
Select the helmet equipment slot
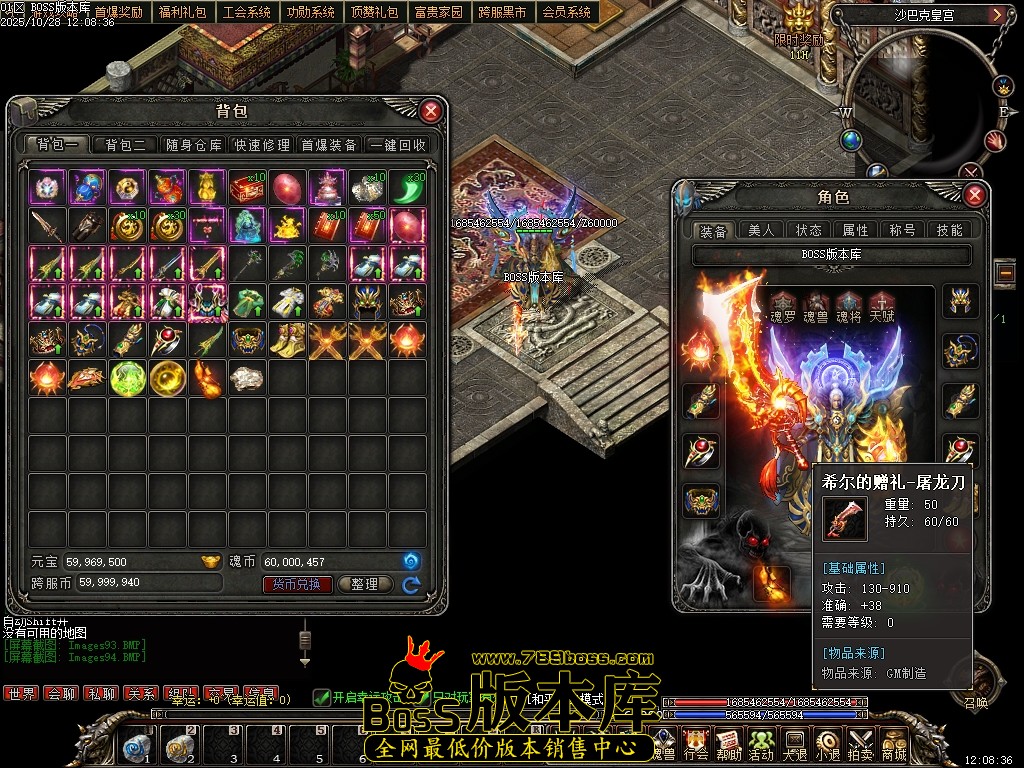[961, 302]
